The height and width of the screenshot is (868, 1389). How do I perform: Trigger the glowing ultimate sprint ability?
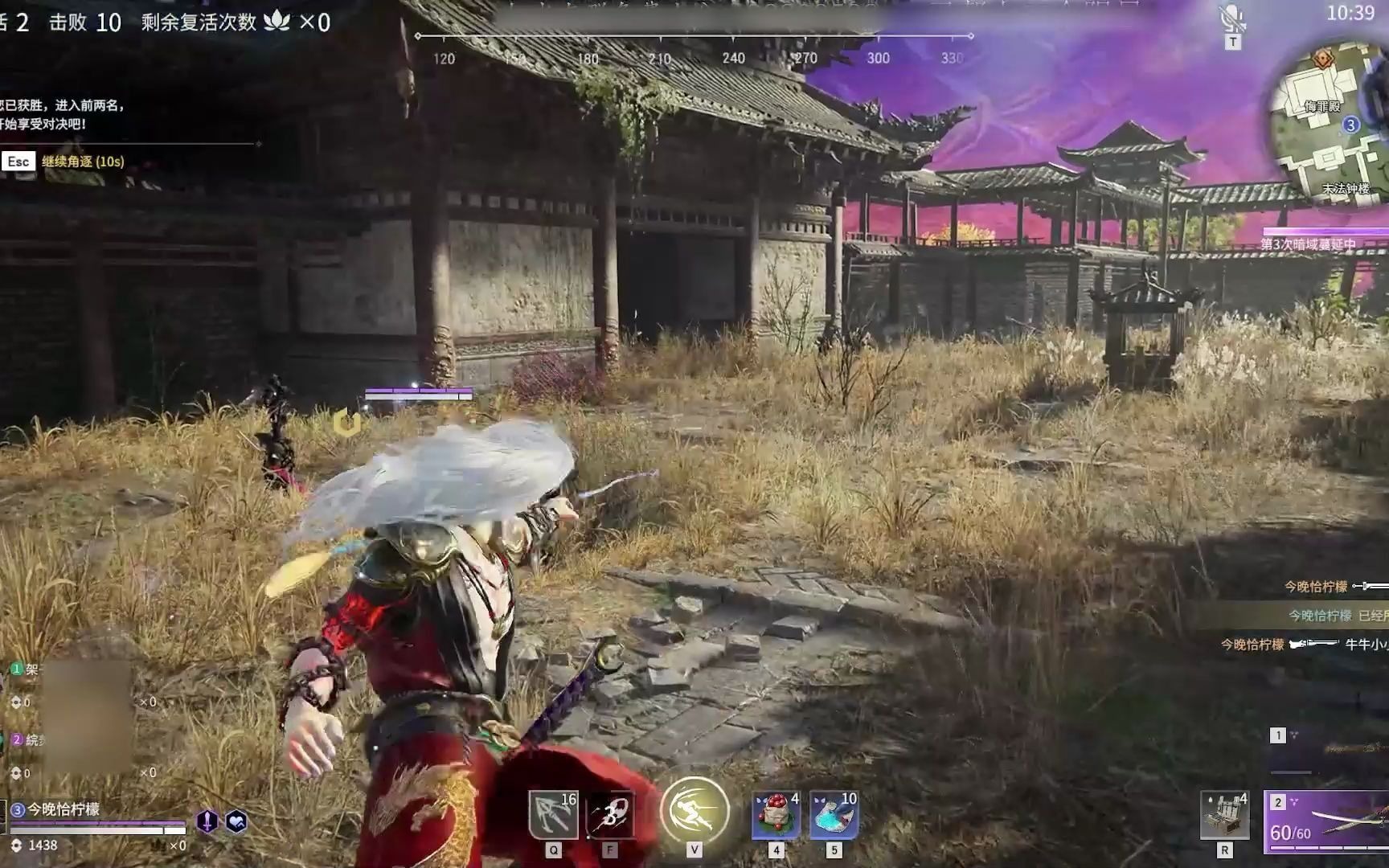[694, 811]
